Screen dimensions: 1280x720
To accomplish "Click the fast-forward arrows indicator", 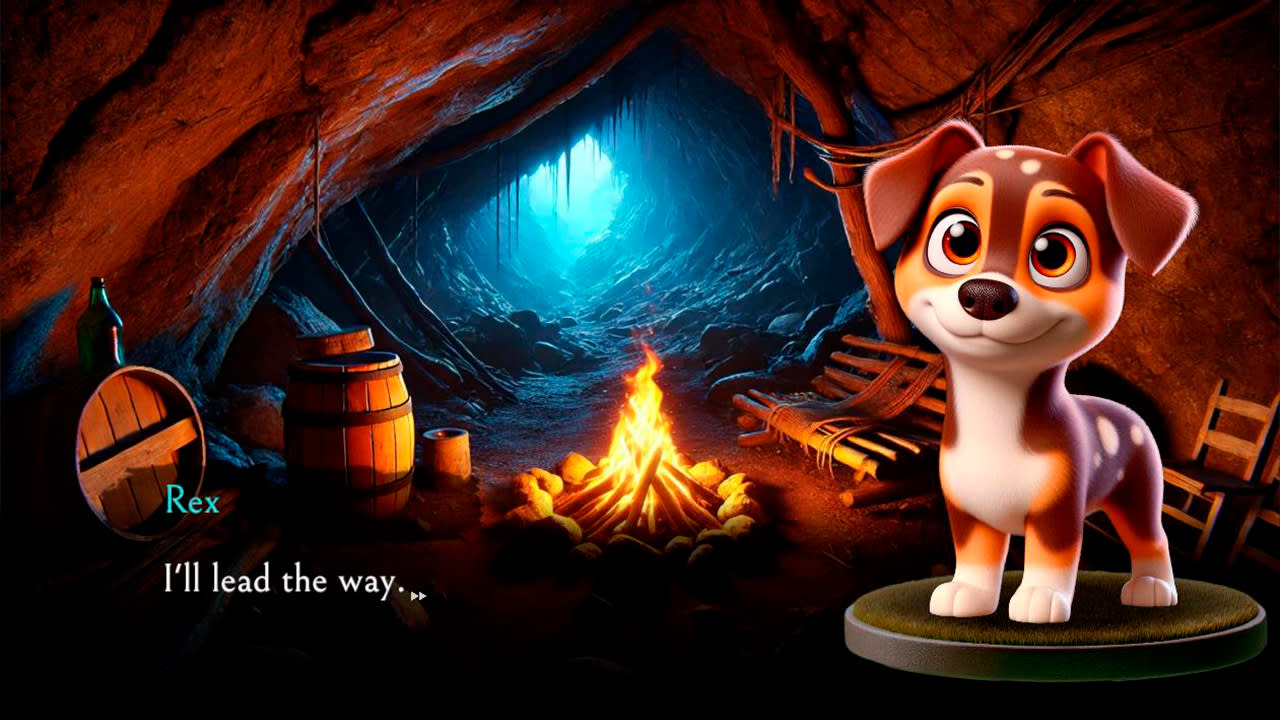I will (x=418, y=593).
